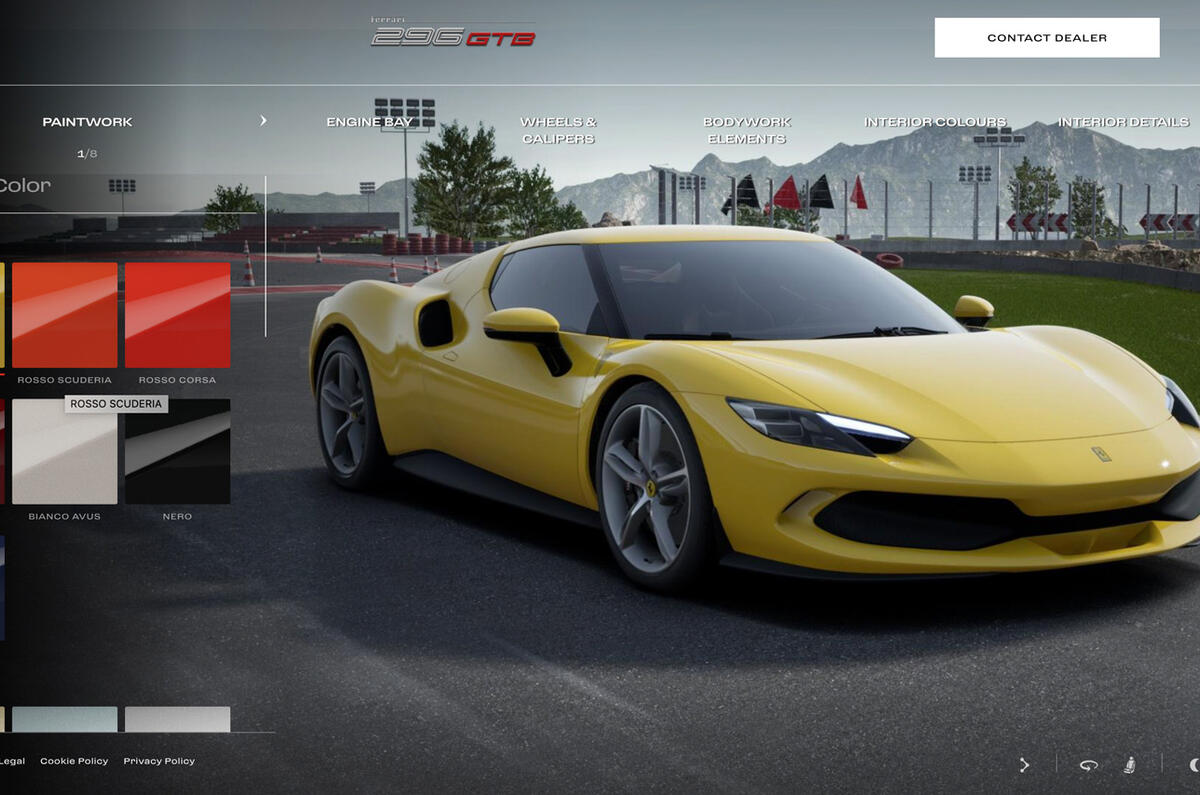Choose the Rosso Scuderia paint swatch
Viewport: 1200px width, 795px height.
65,315
